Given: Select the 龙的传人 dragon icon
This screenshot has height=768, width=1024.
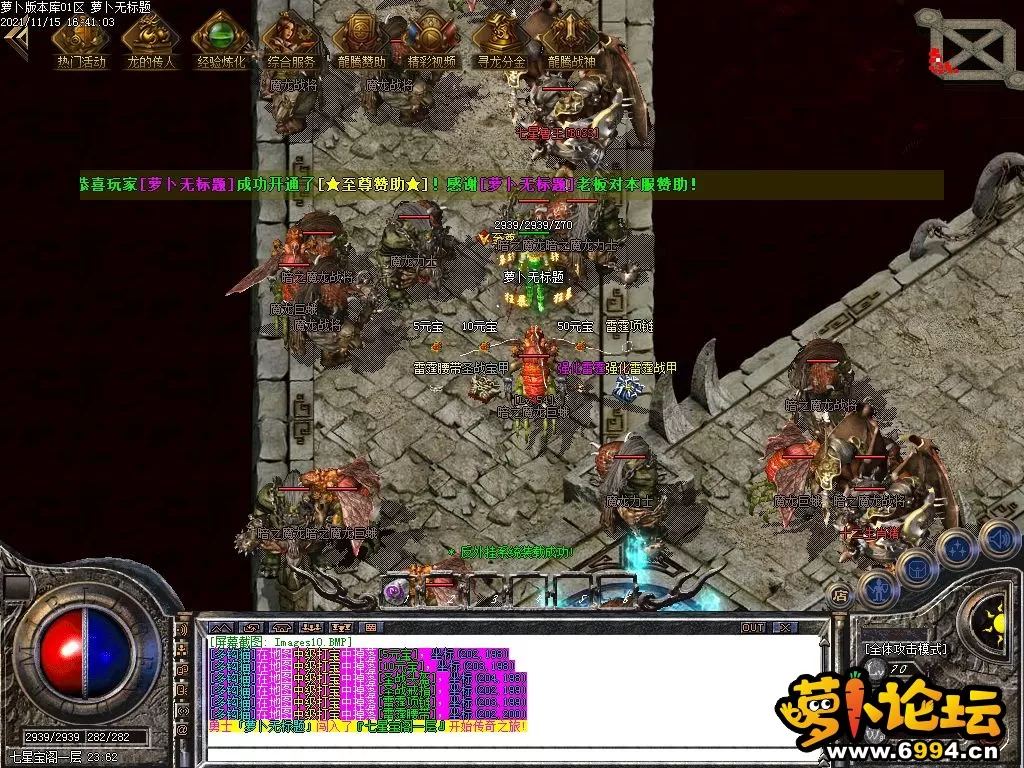Looking at the screenshot, I should [x=150, y=38].
